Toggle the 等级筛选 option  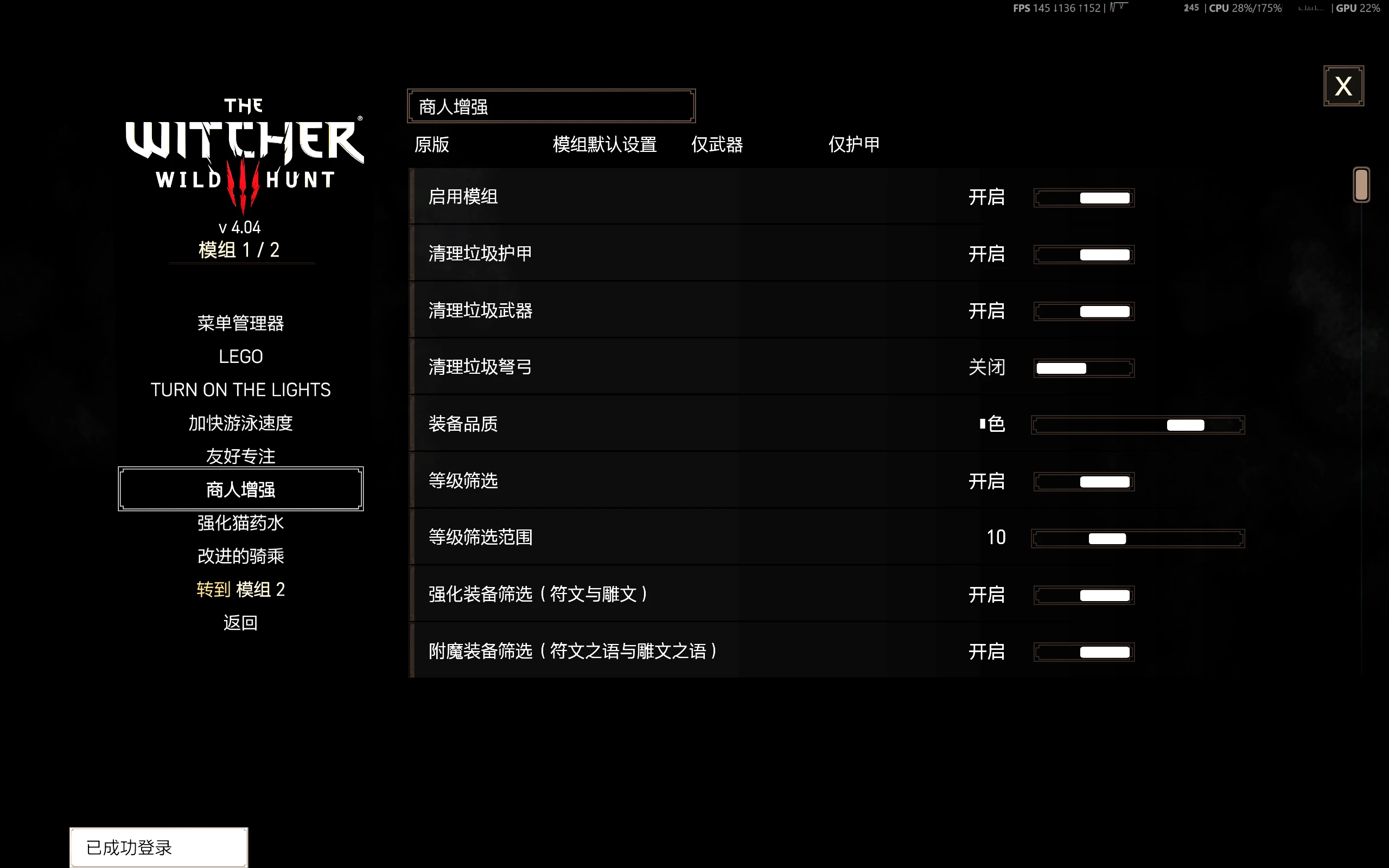1083,481
